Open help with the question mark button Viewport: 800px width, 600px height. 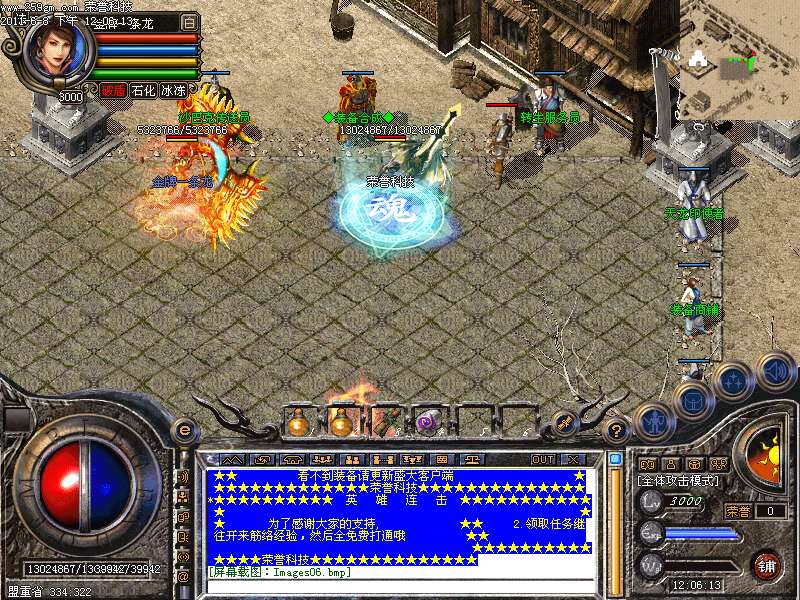[617, 431]
